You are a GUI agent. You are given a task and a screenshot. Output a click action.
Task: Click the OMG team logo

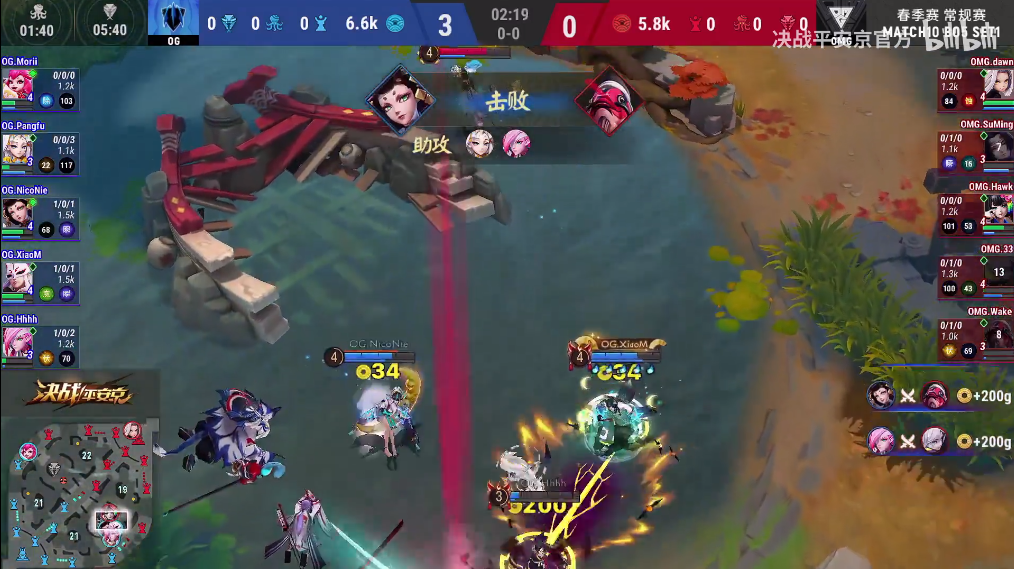[x=840, y=20]
